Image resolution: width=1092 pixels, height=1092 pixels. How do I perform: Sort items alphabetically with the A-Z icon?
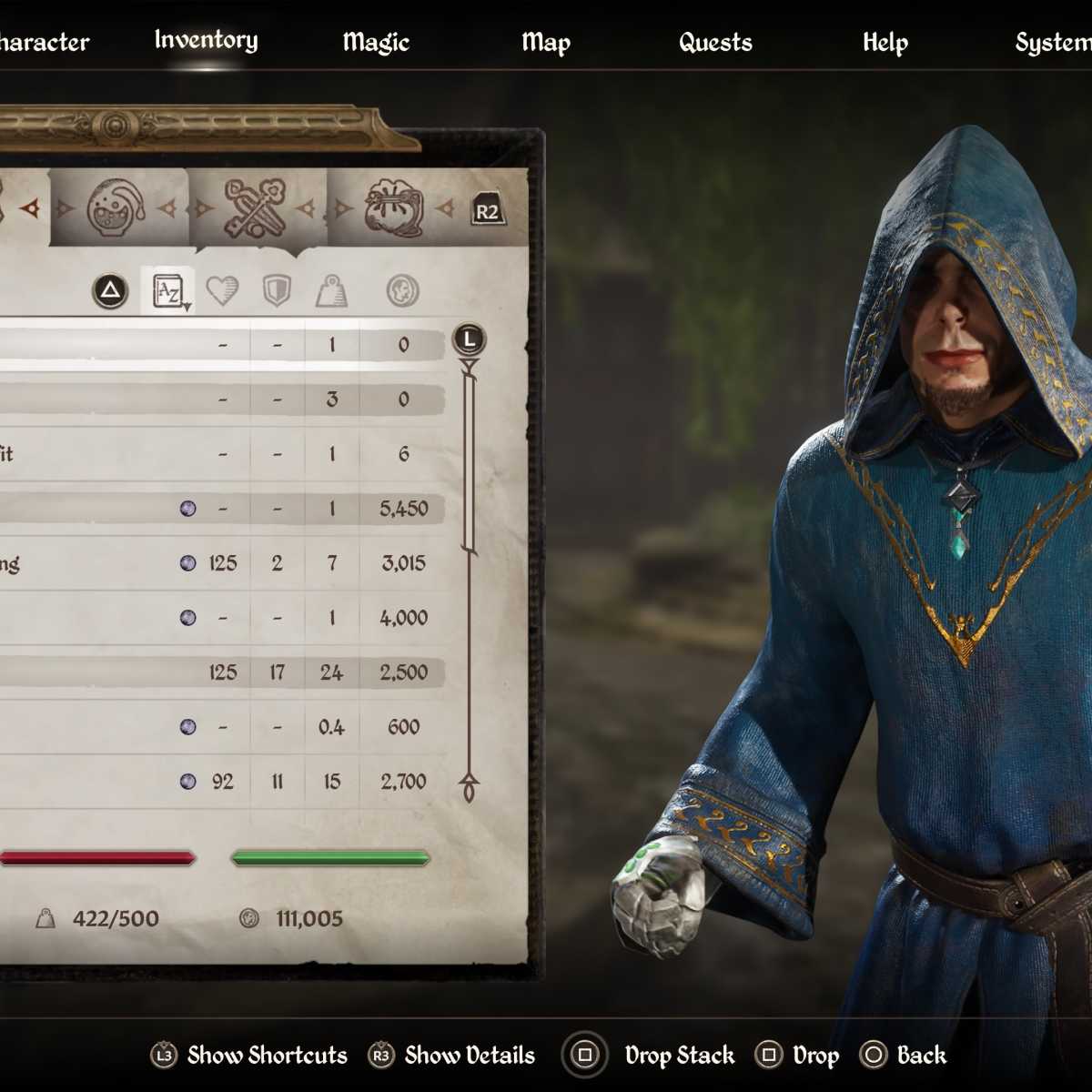(169, 291)
